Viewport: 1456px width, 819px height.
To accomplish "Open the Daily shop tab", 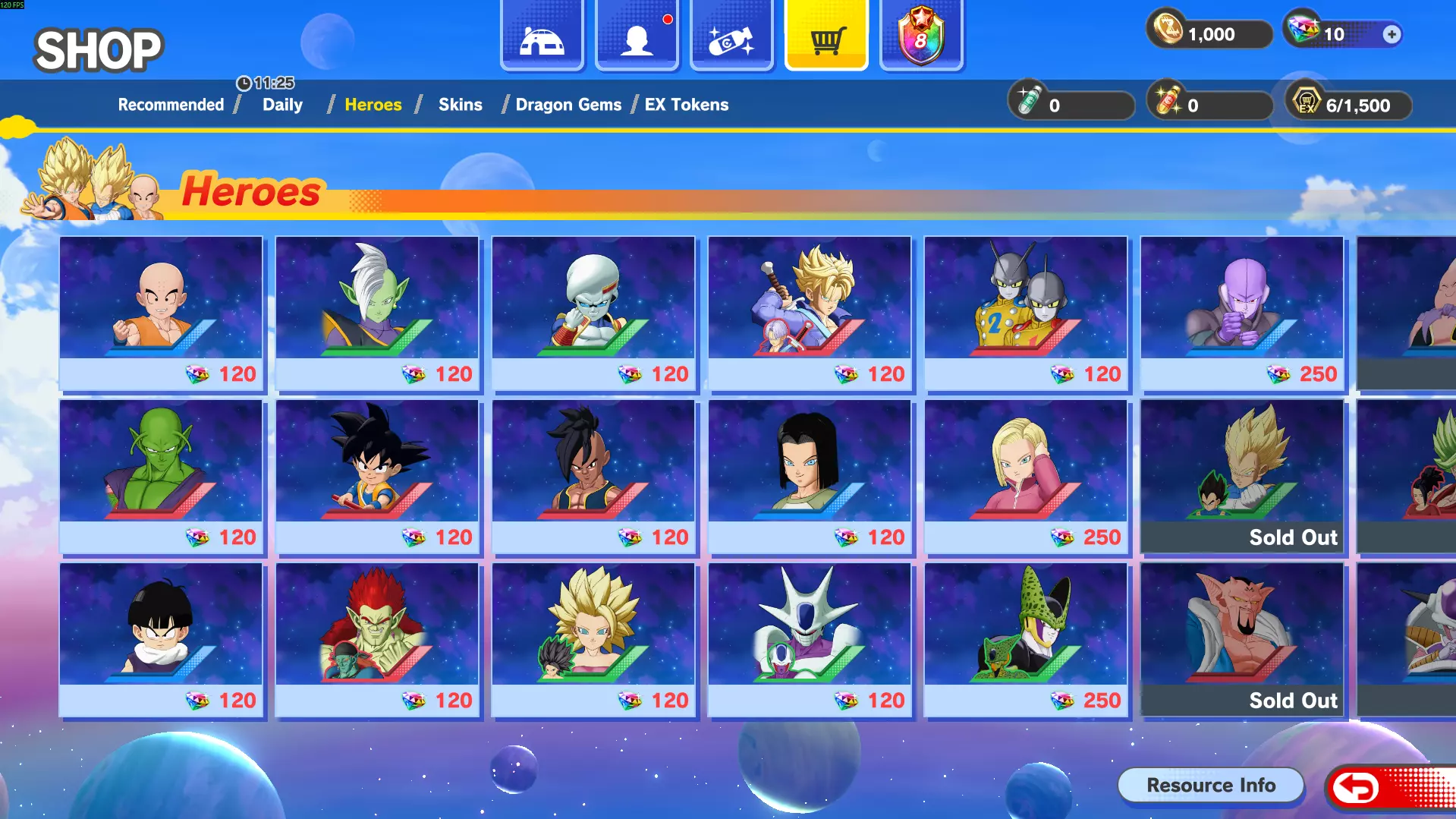I will pos(282,105).
